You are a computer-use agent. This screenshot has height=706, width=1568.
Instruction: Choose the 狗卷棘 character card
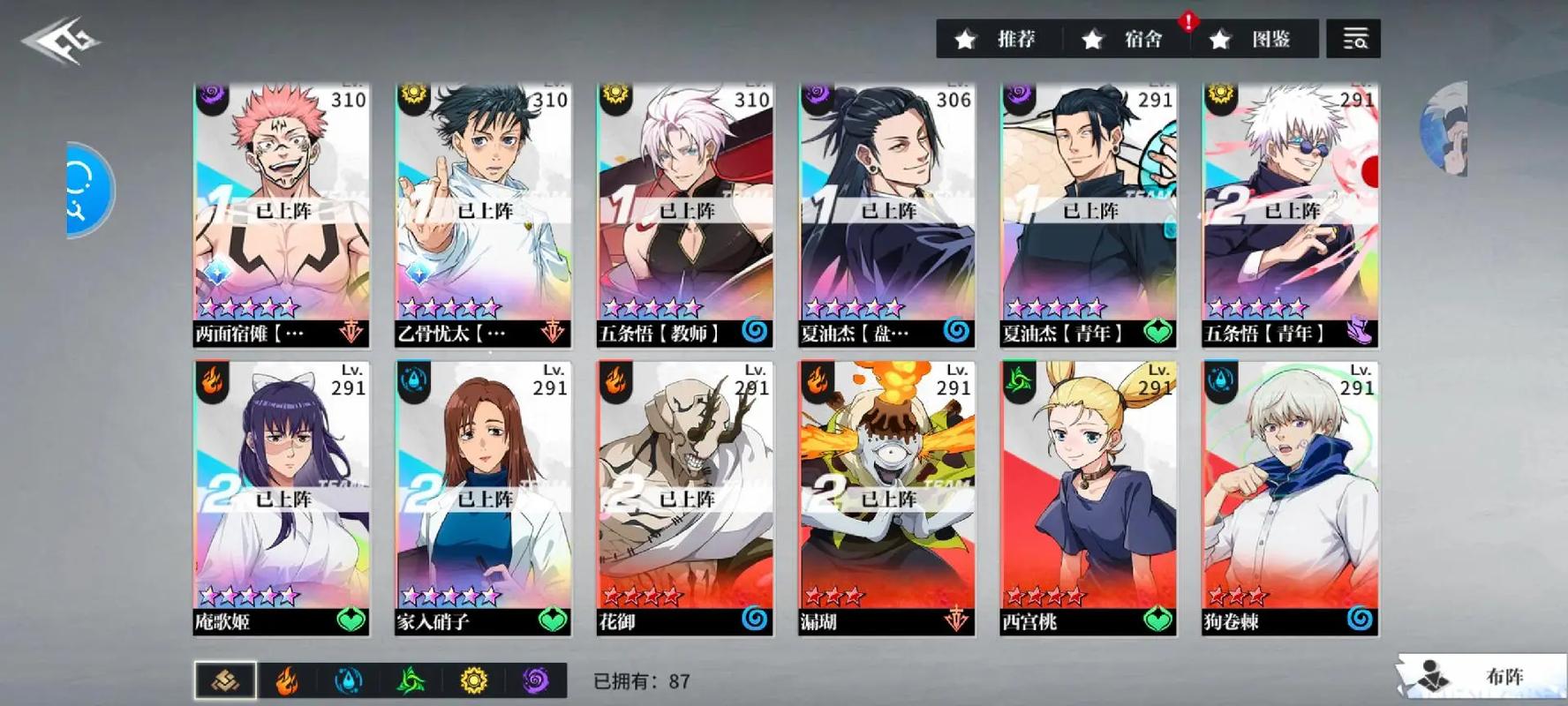tap(1290, 498)
